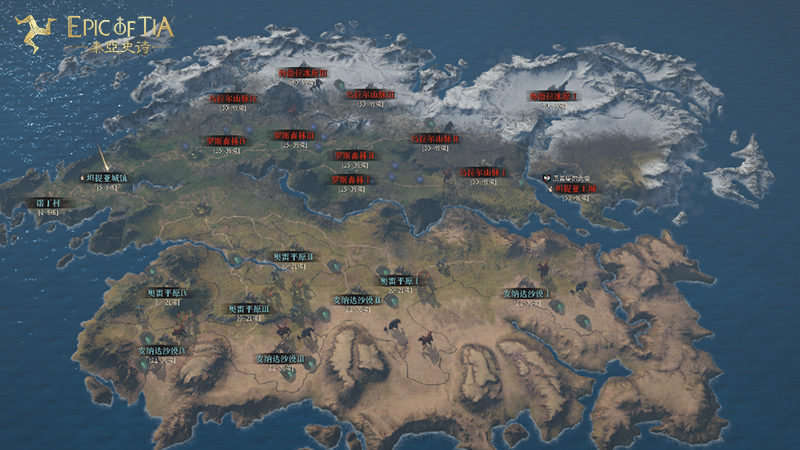This screenshot has height=450, width=800.
Task: Choose the 海德拉冰原I zone label
Action: [x=554, y=97]
